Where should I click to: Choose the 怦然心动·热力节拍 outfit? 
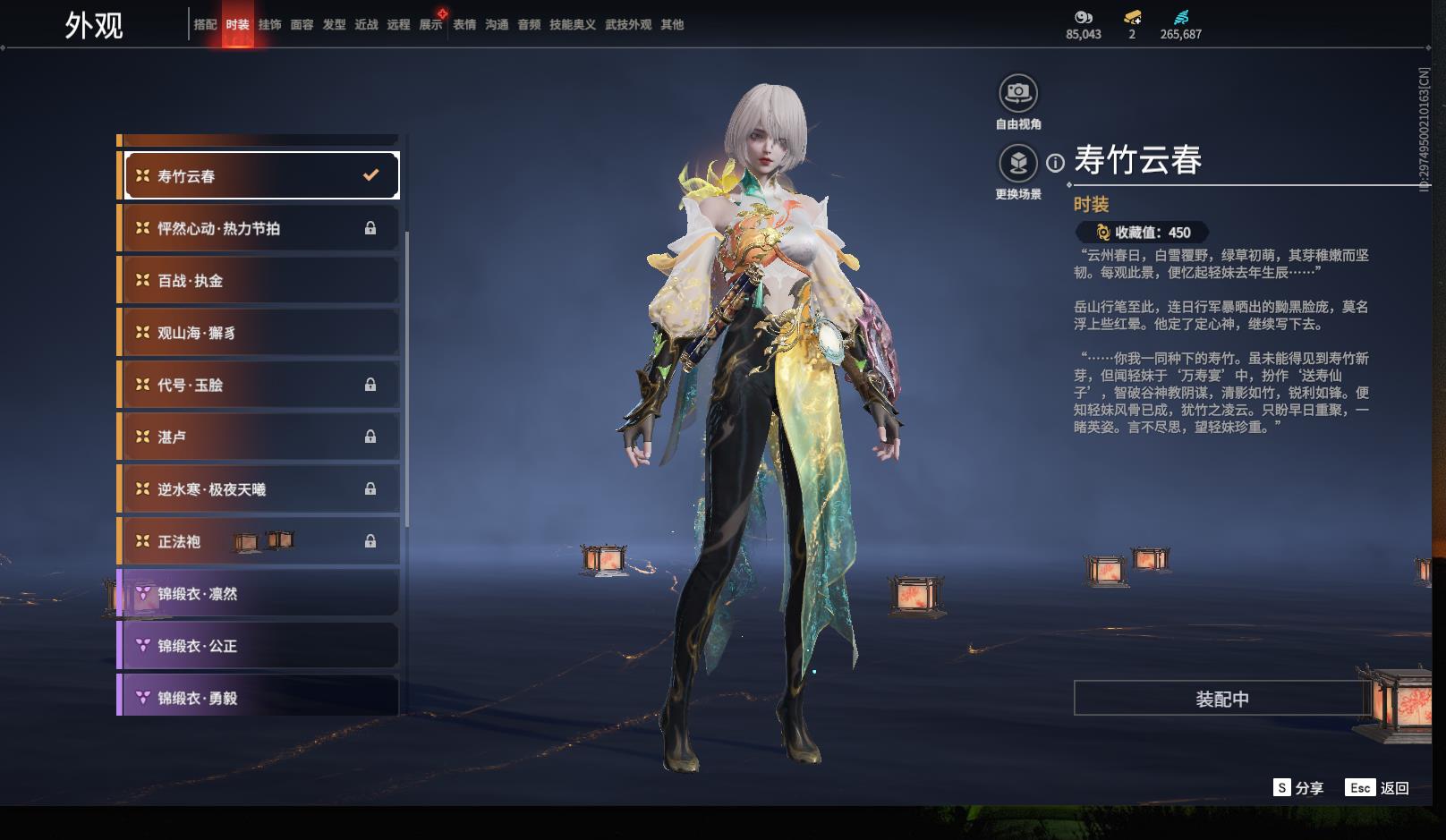[259, 229]
